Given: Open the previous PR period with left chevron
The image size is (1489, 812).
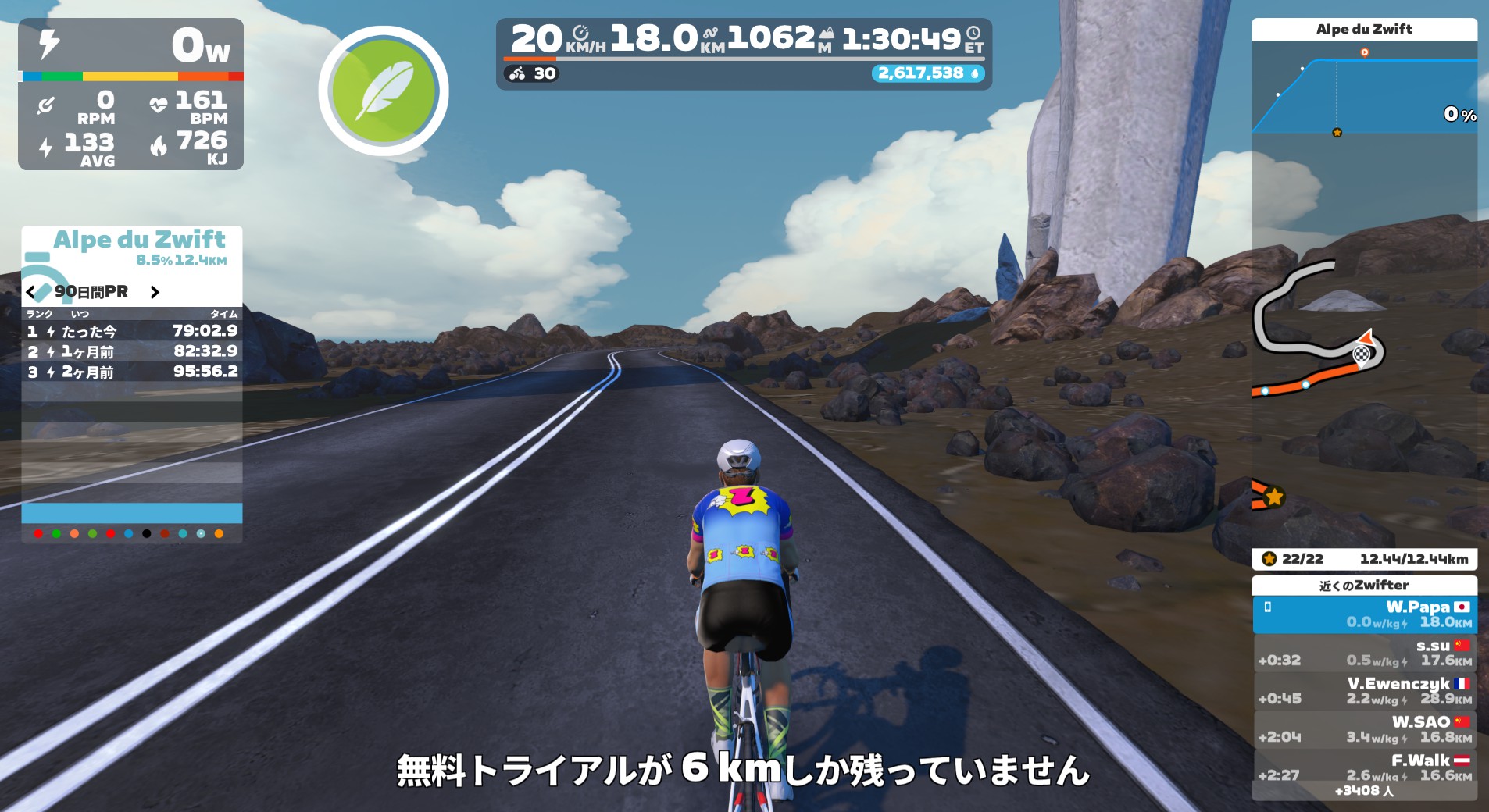Looking at the screenshot, I should (30, 292).
